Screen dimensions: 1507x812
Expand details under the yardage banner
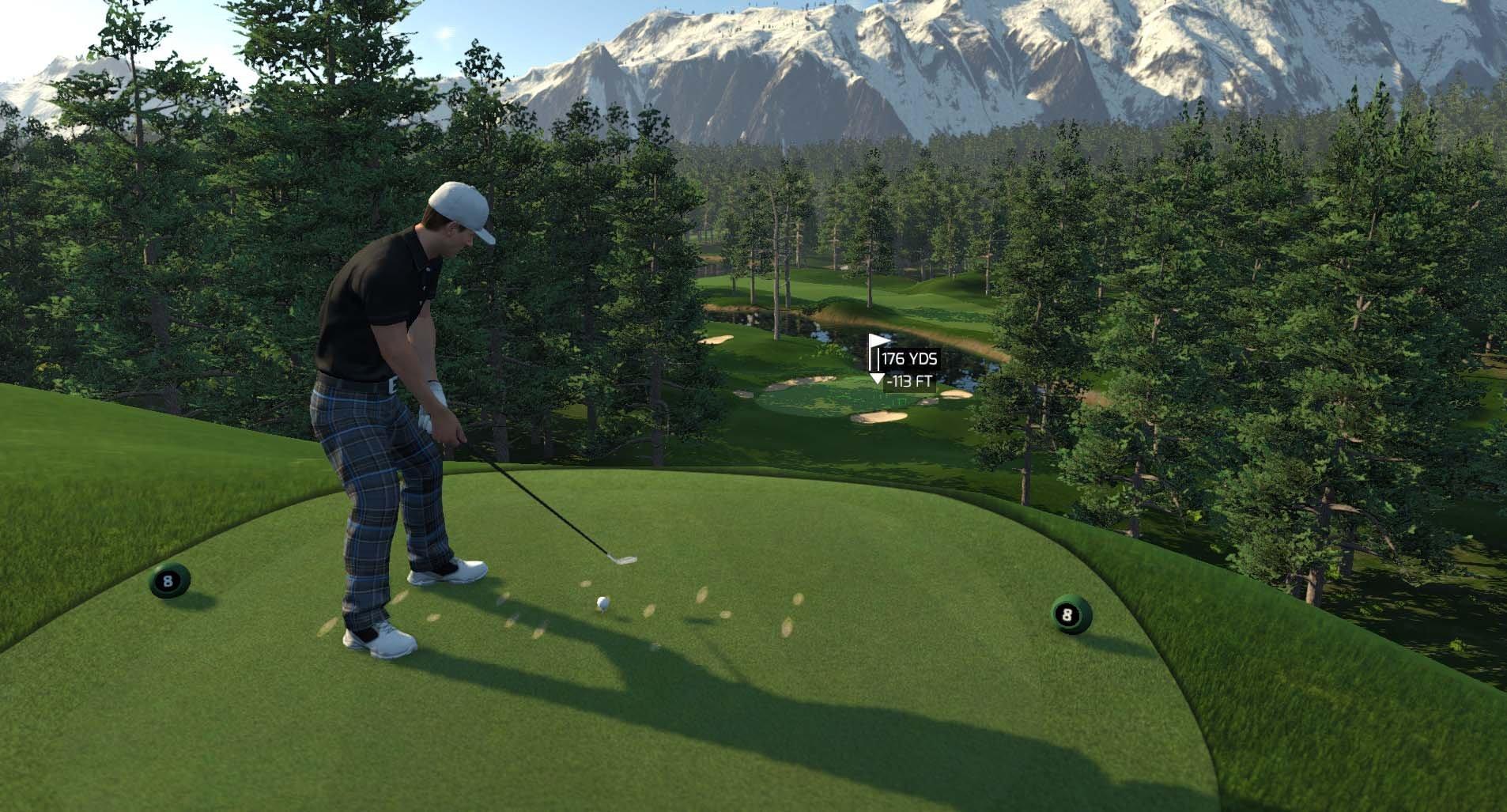pyautogui.click(x=909, y=358)
